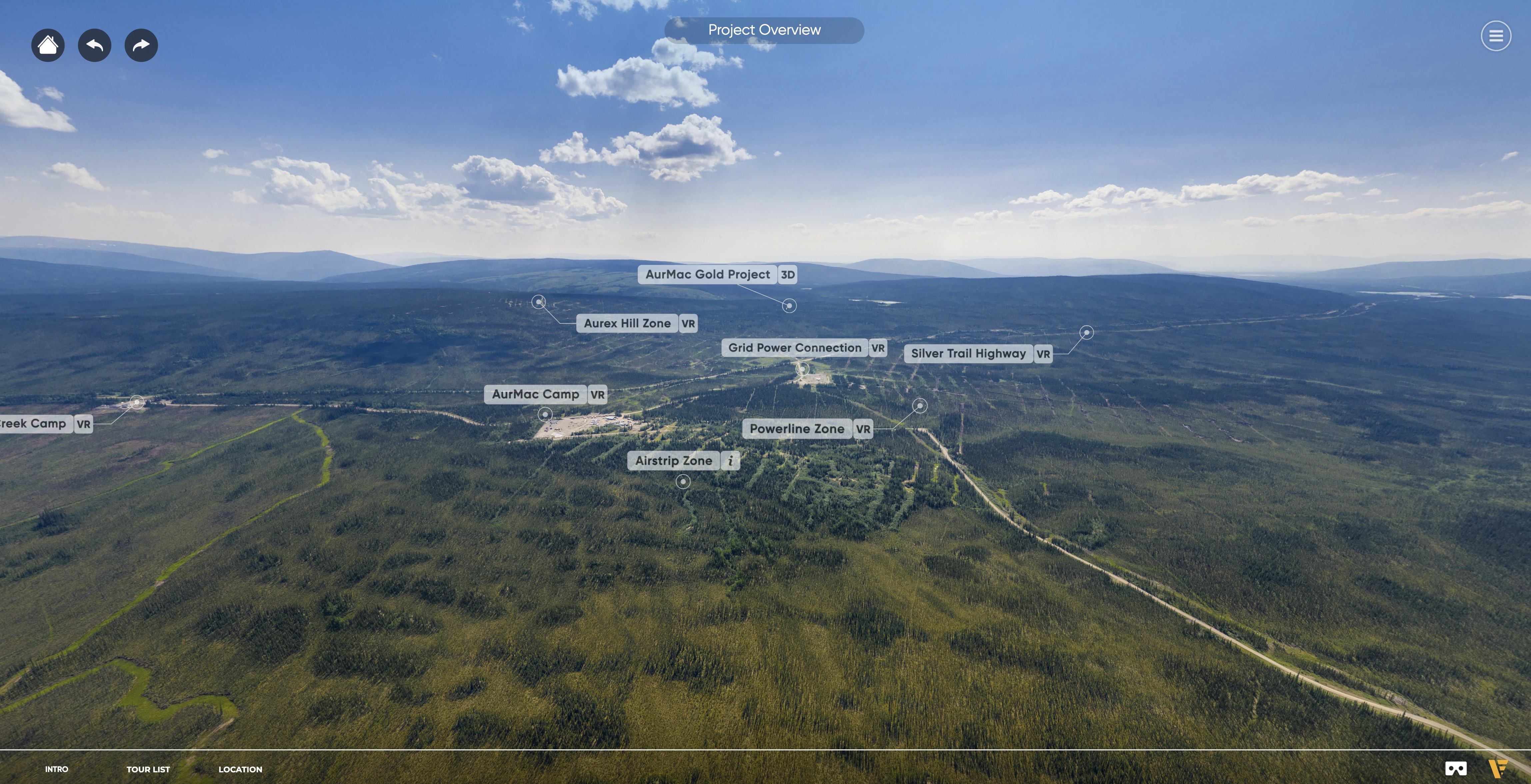This screenshot has height=784, width=1531.
Task: Show info for the Airstrip Zone
Action: (x=730, y=461)
